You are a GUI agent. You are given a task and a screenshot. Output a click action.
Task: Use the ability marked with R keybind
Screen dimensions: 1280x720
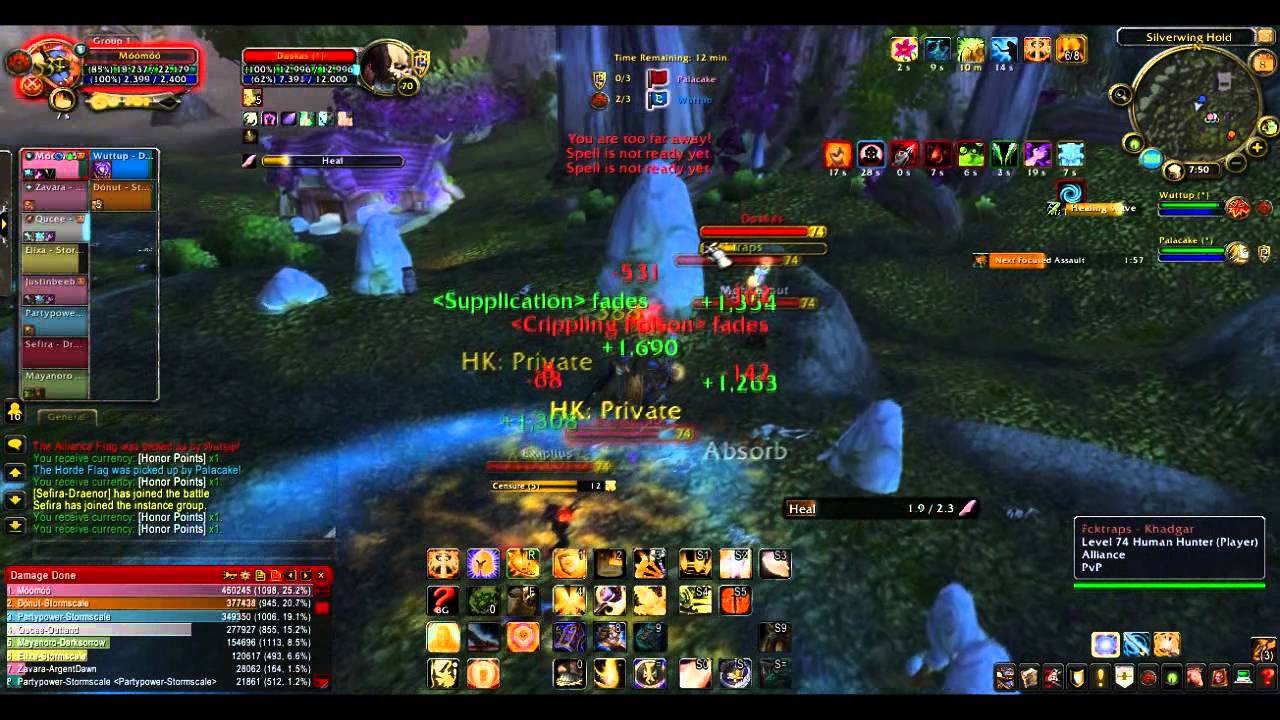[x=522, y=564]
